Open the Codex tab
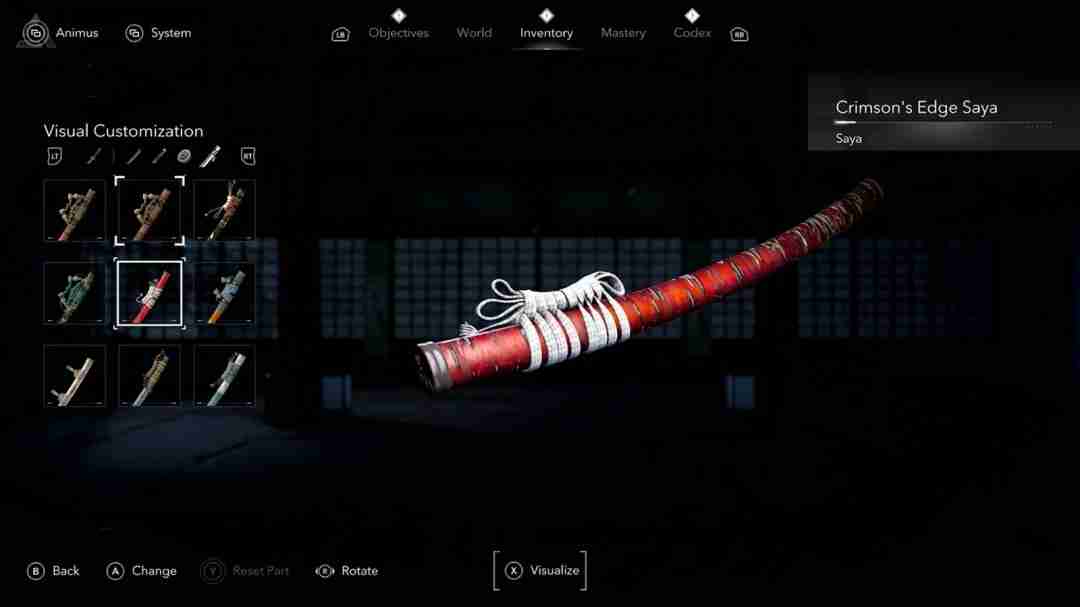 [692, 33]
